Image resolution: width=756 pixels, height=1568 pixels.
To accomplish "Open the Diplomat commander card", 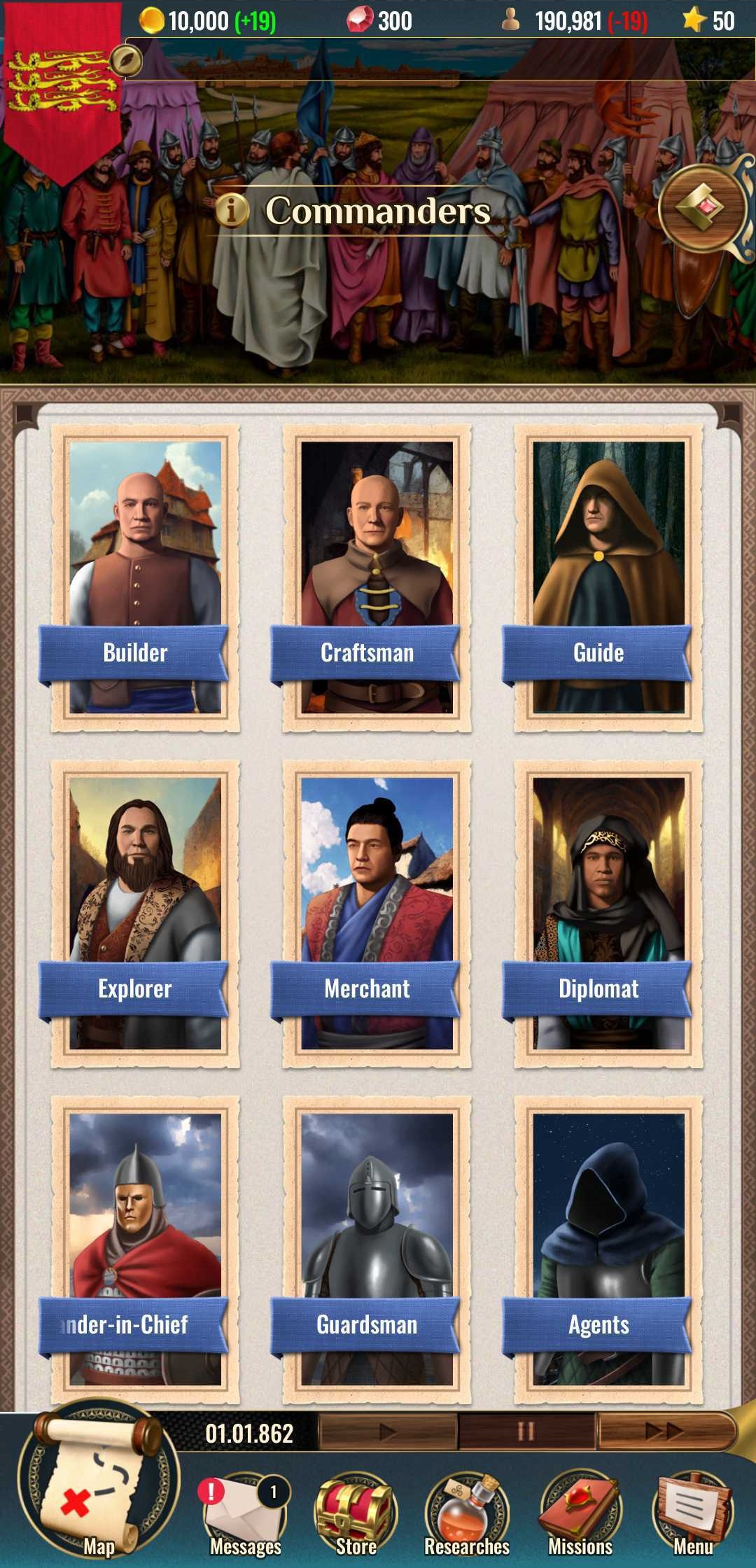I will tap(608, 913).
